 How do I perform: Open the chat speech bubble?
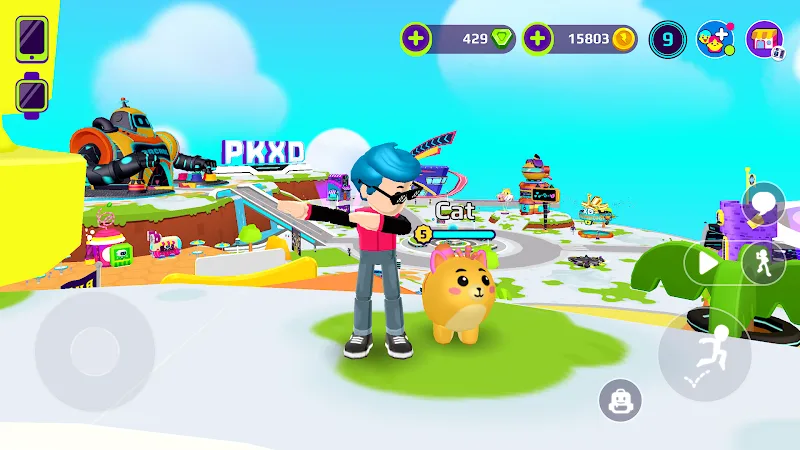(763, 205)
